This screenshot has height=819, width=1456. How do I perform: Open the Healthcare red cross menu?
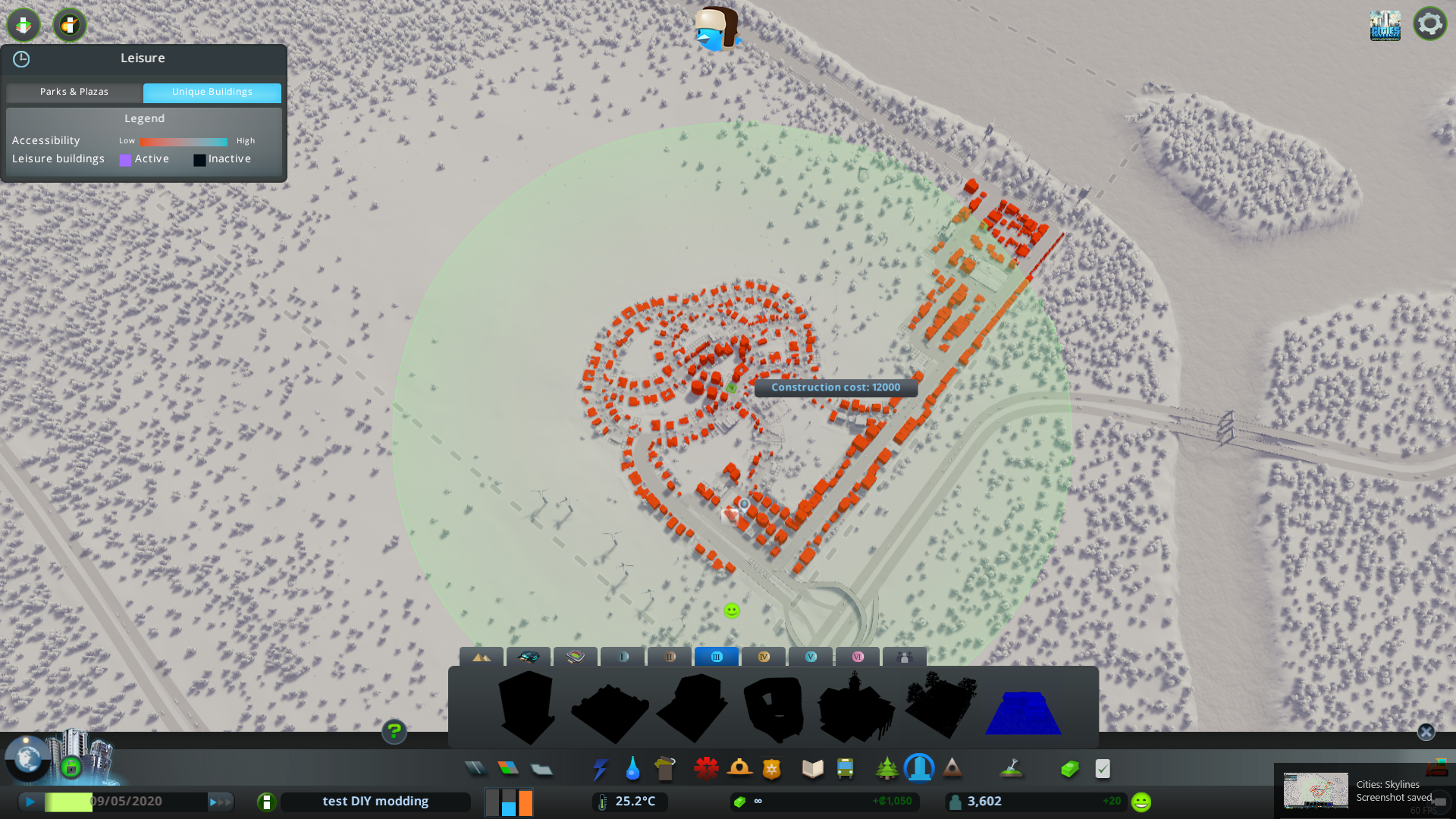(706, 769)
